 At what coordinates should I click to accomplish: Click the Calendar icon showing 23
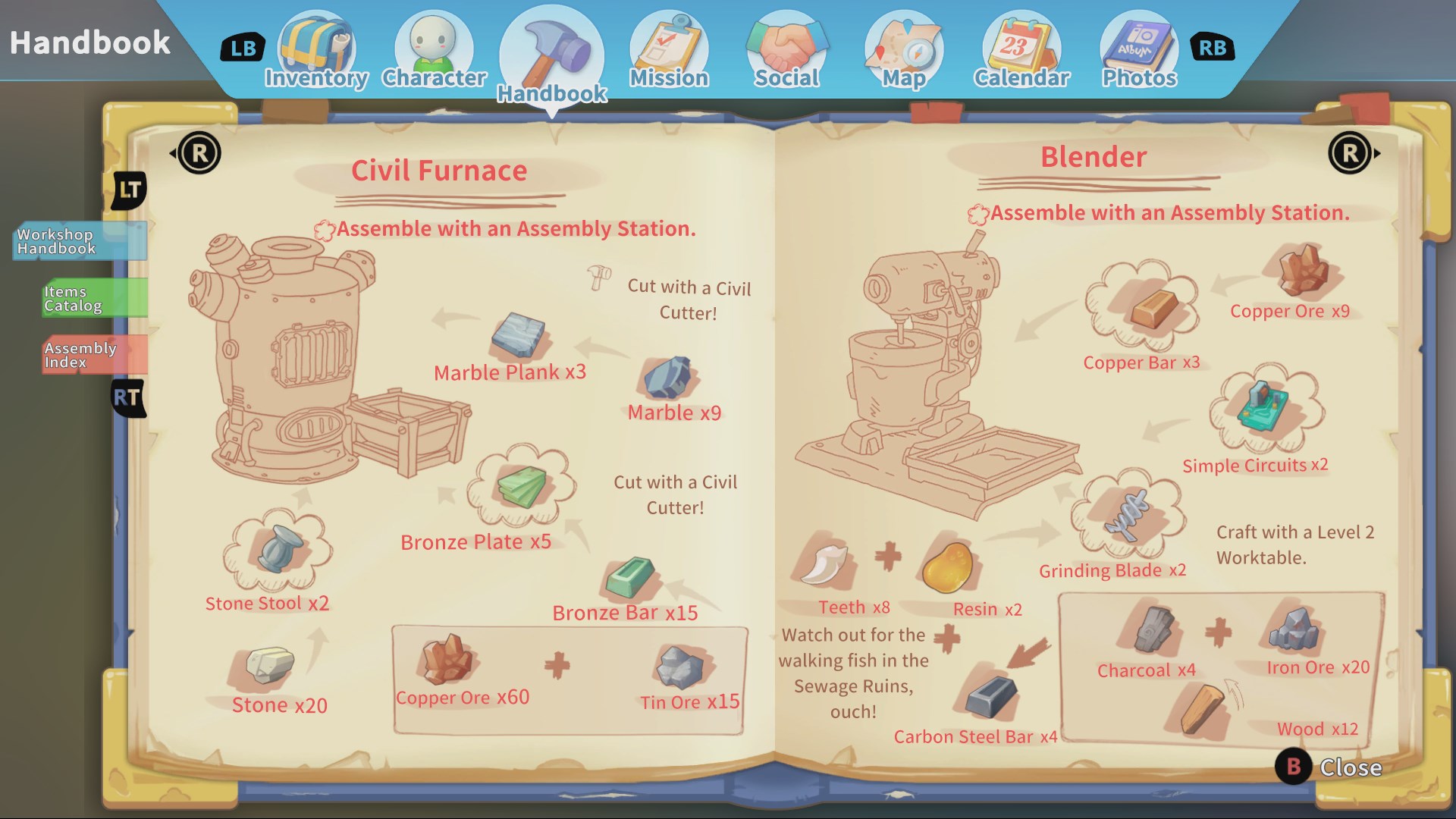point(1020,45)
